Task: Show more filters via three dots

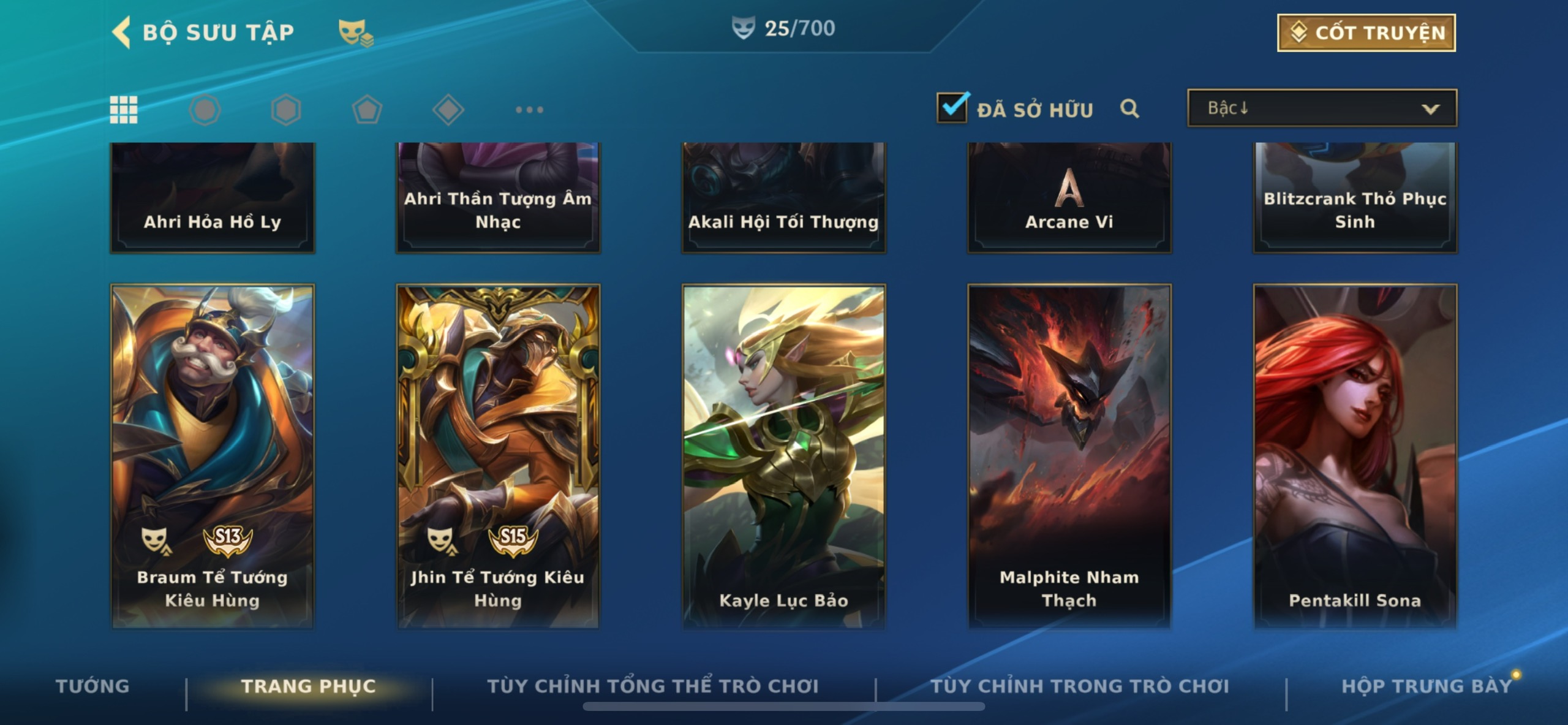Action: [529, 110]
